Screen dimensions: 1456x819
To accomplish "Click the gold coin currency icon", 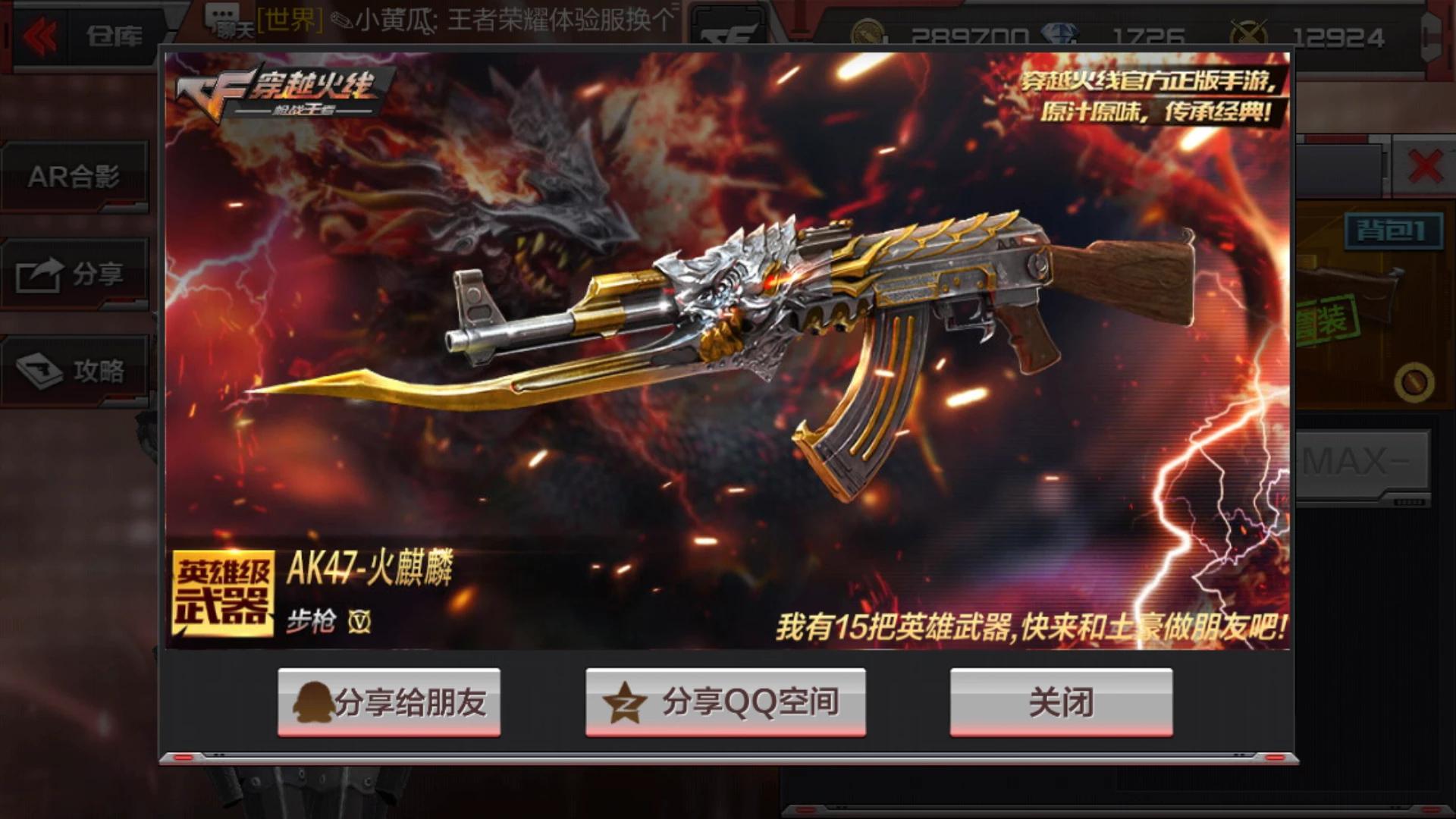I will coord(867,31).
